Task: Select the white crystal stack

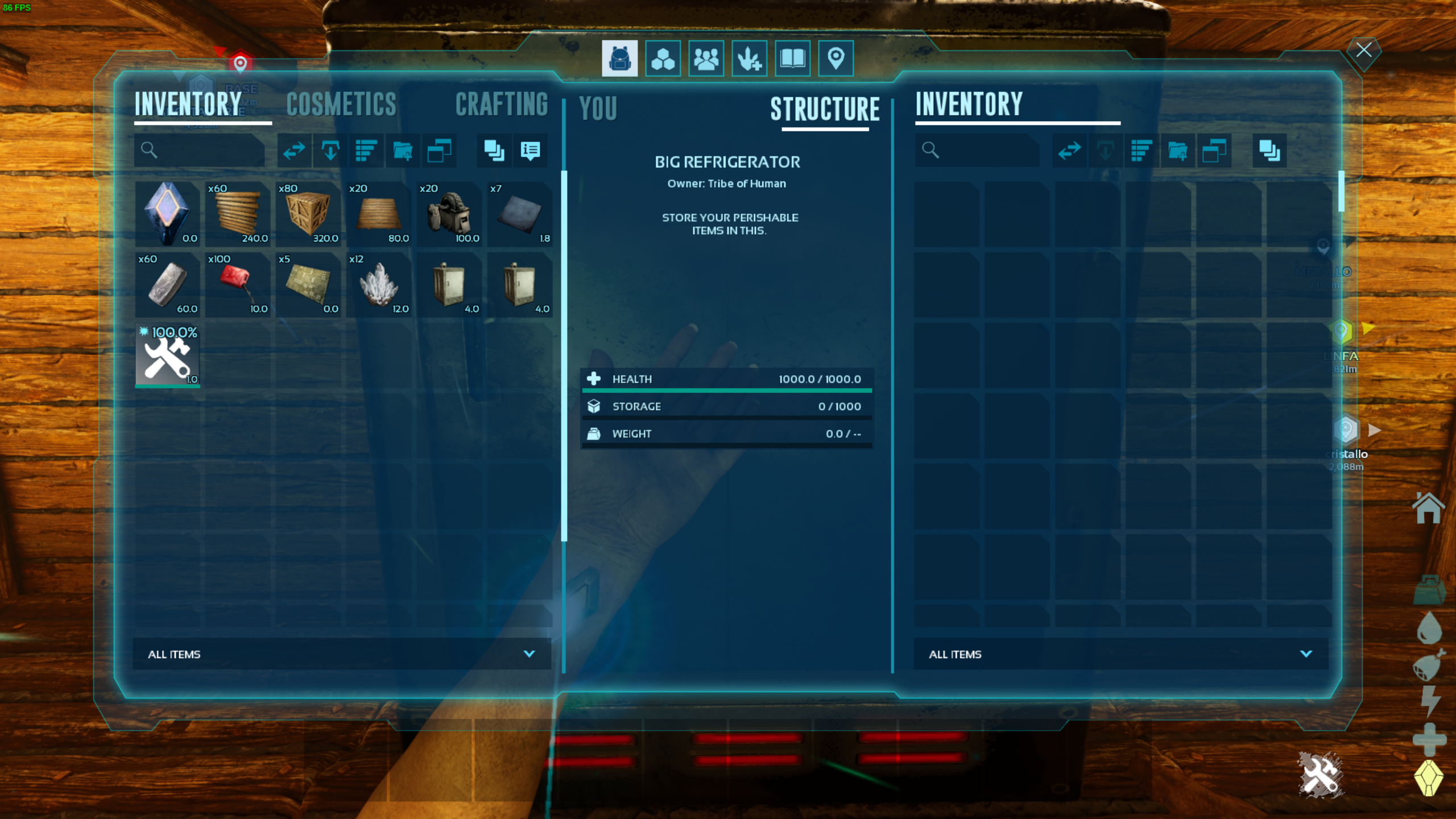Action: tap(379, 284)
